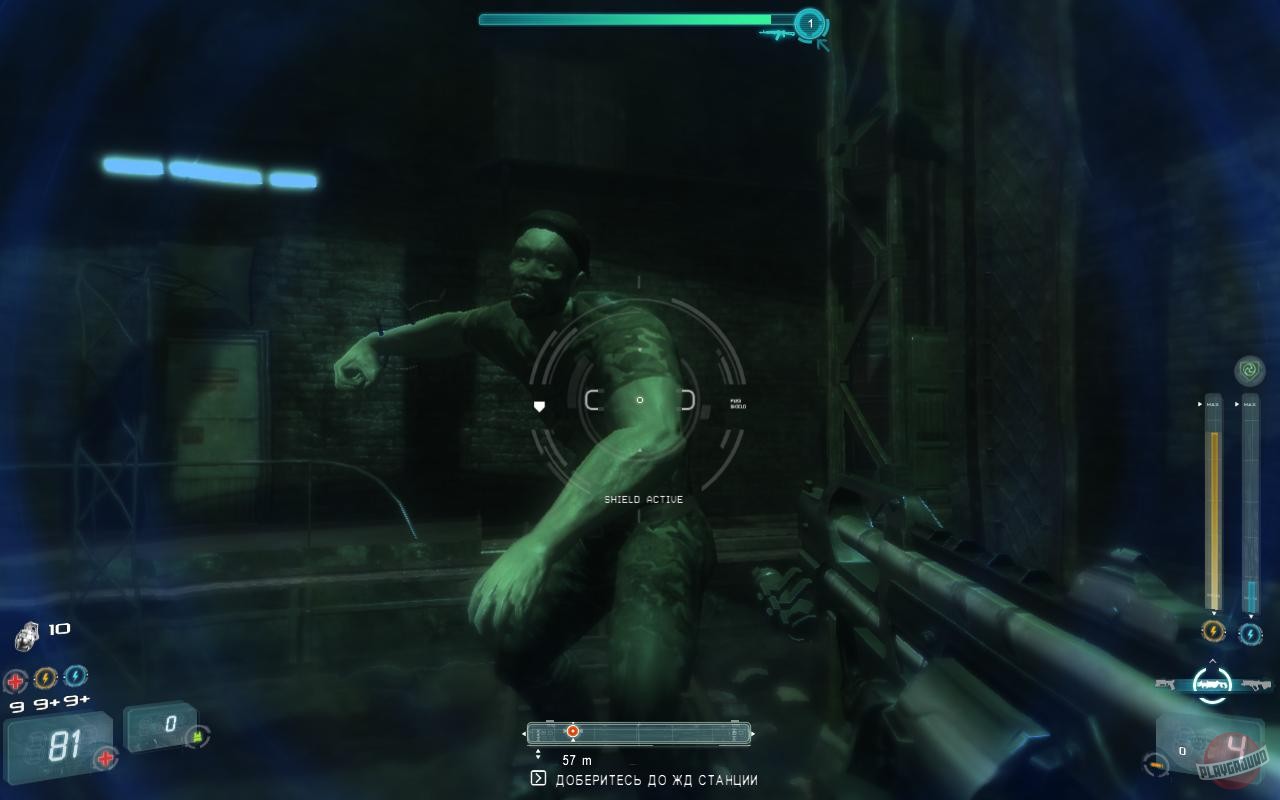Select the yellow lightning ability icon
The image size is (1280, 800).
[45, 678]
